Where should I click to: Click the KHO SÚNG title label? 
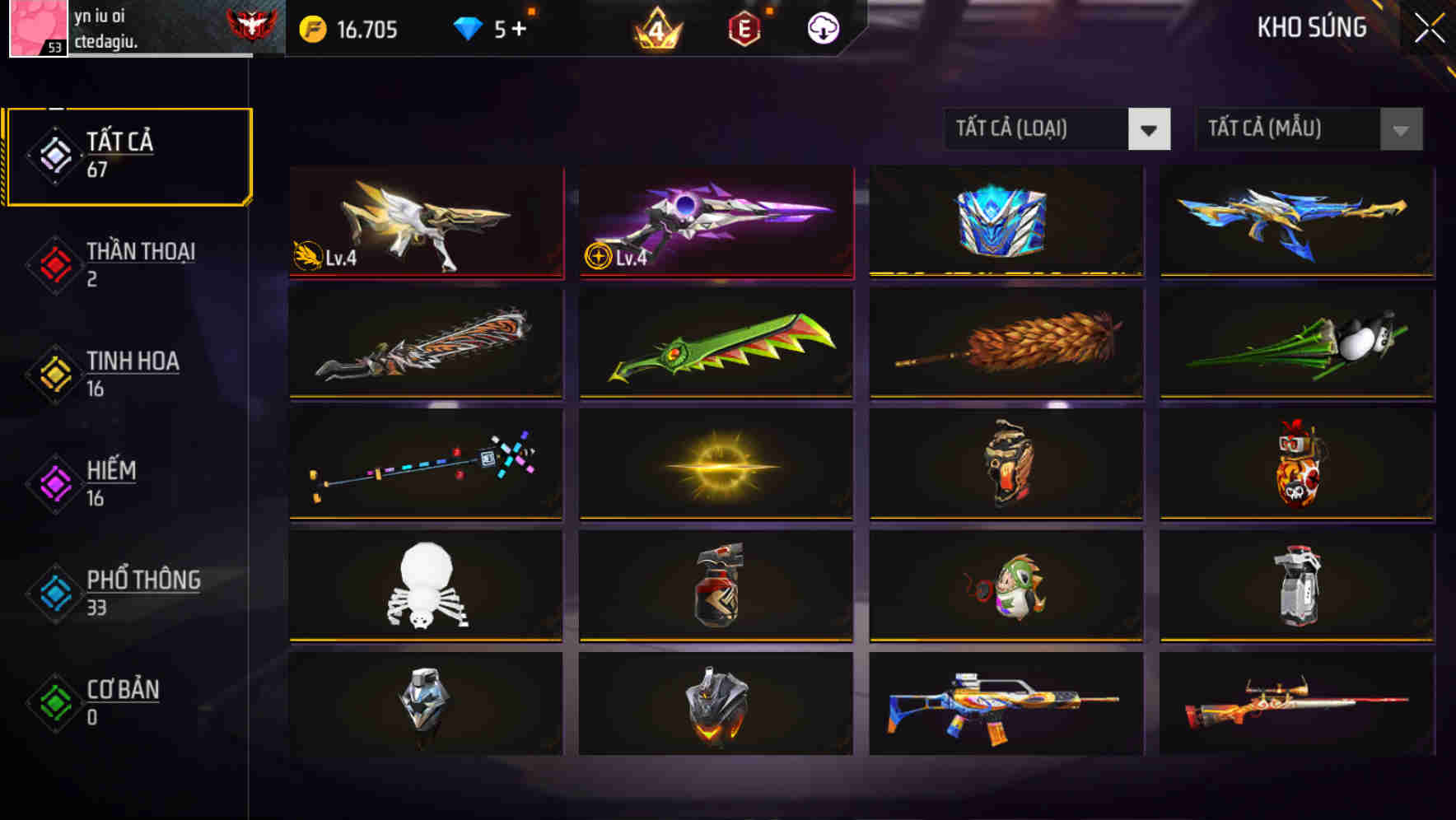point(1310,27)
